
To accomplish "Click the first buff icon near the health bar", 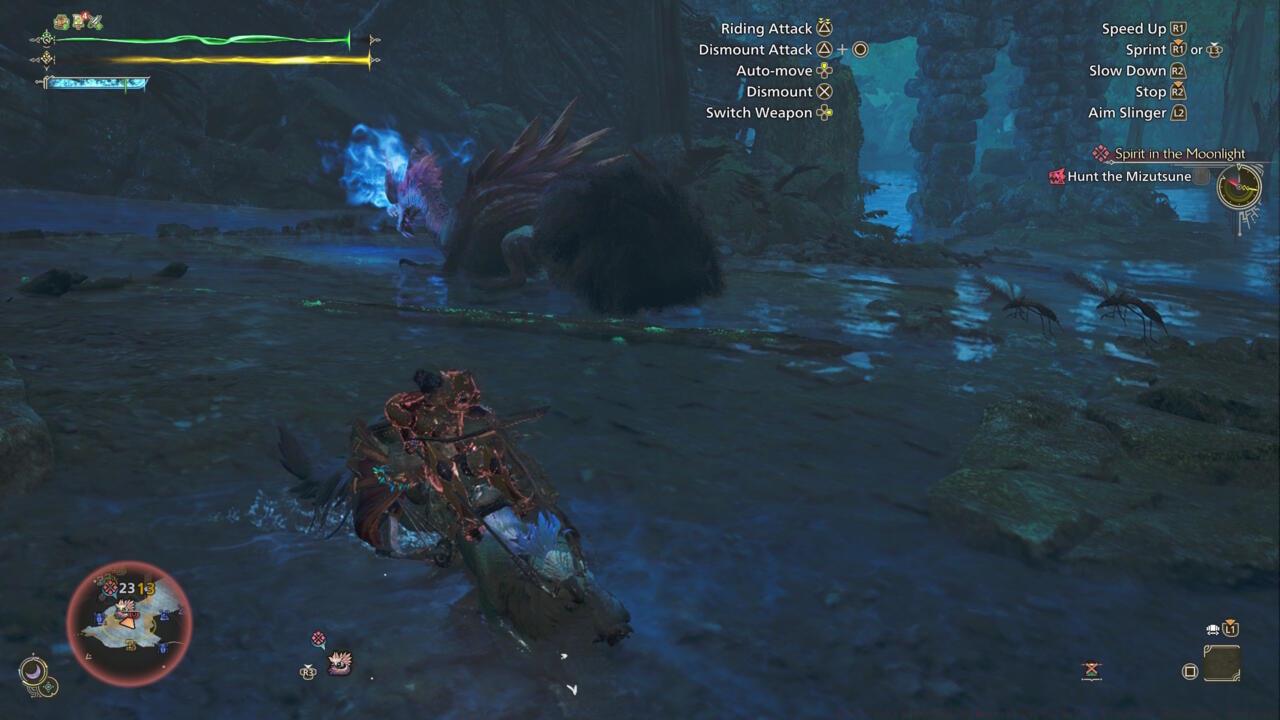I will click(x=60, y=21).
